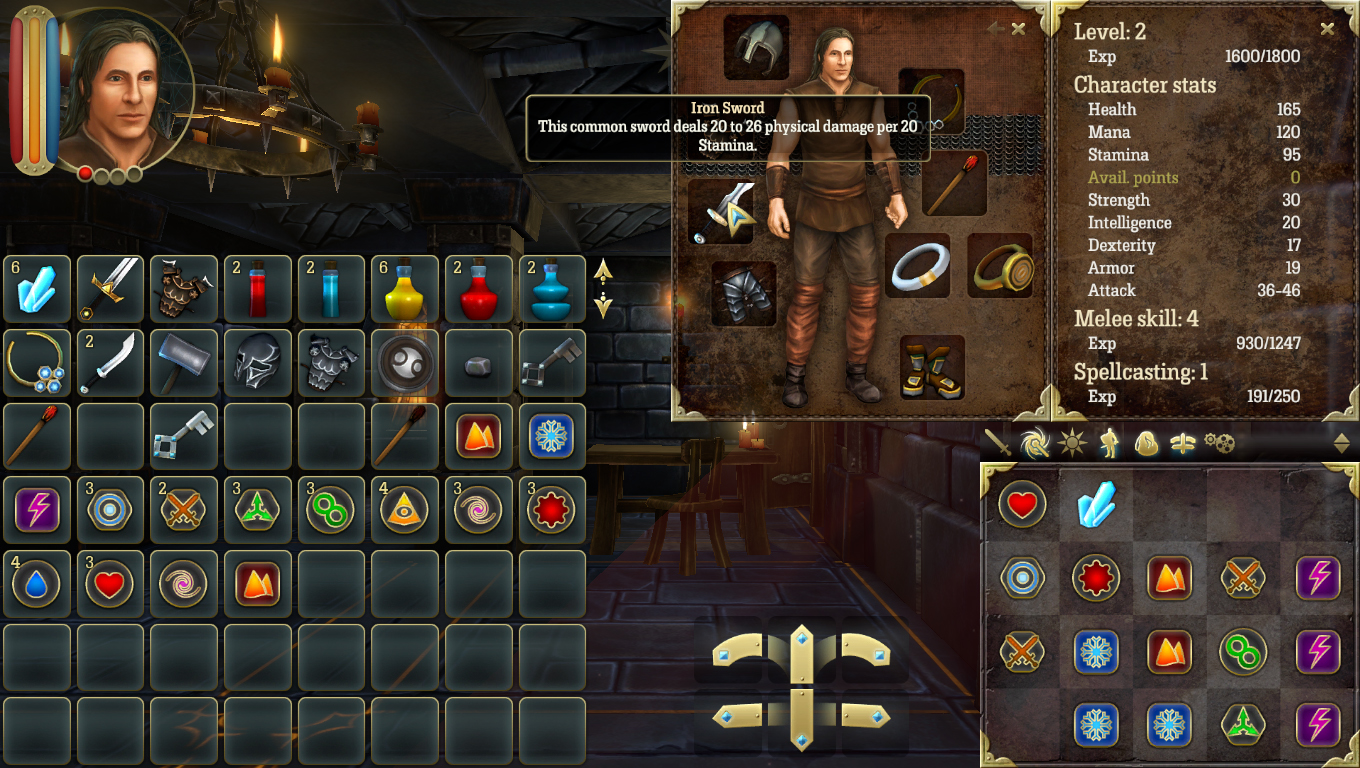Click the turn right movement arrow
The height and width of the screenshot is (768, 1360).
pyautogui.click(x=865, y=650)
